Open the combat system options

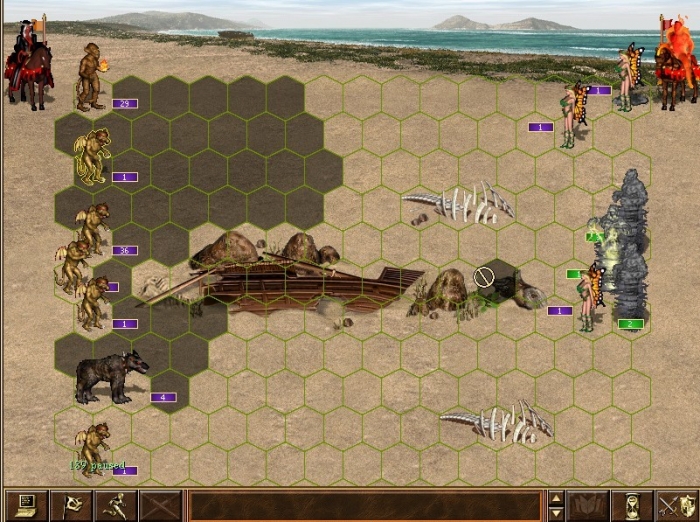(25, 505)
